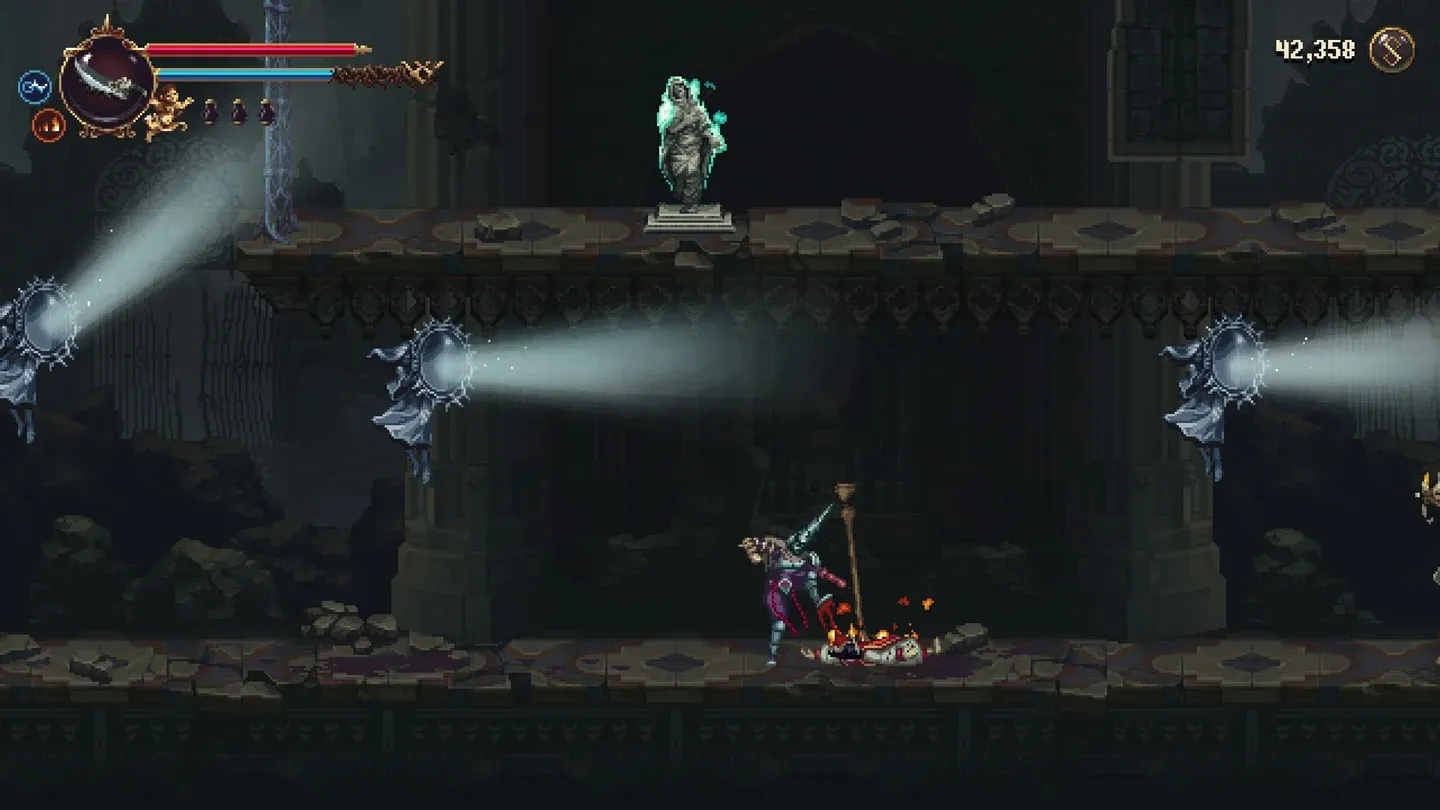
Task: Click the glowing green statue on the platform
Action: [686, 140]
